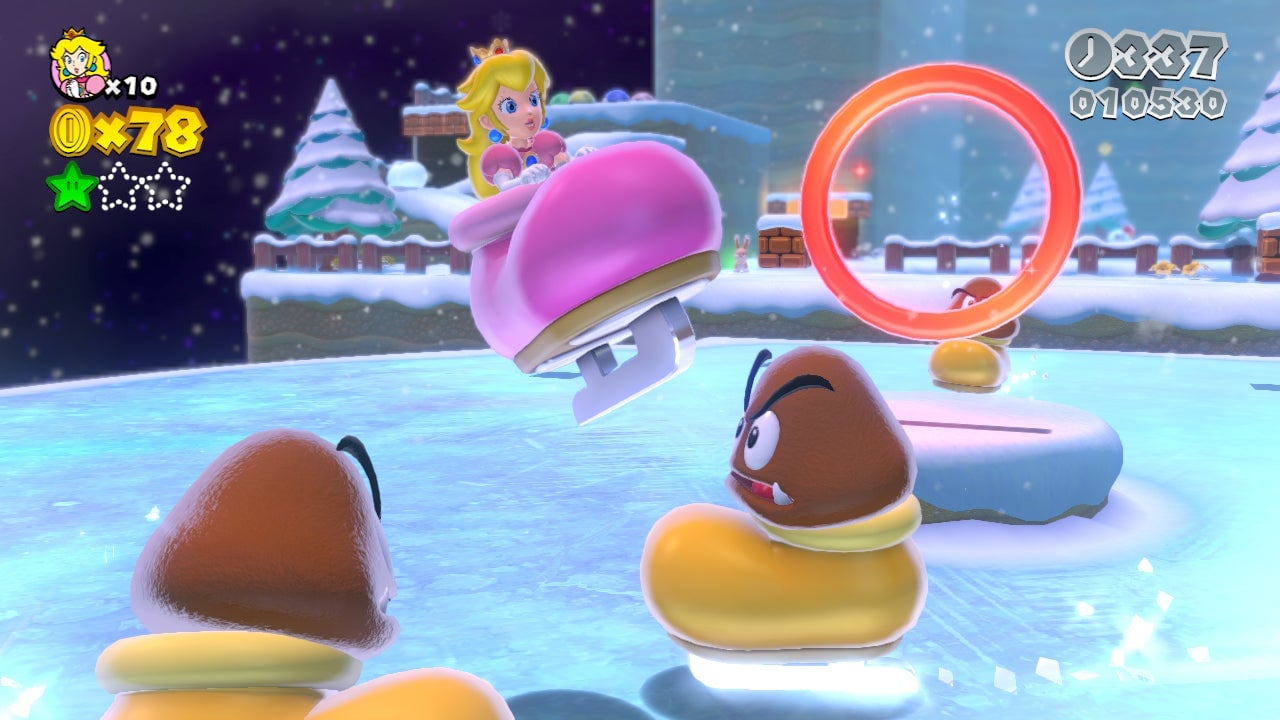
Task: Click the rabbit near the brick blocks
Action: [x=741, y=253]
